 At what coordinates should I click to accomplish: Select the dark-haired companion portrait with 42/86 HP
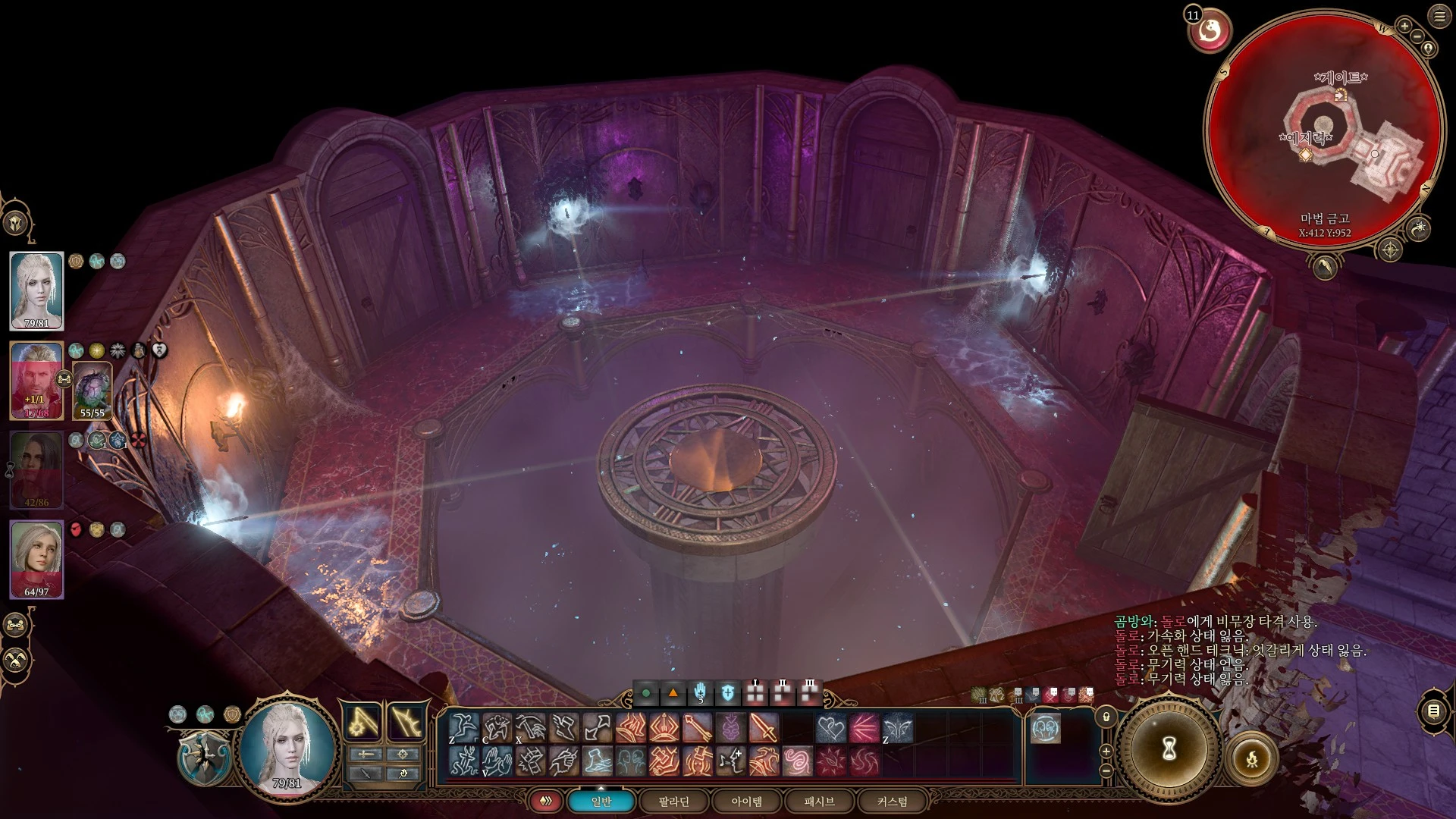(x=36, y=470)
